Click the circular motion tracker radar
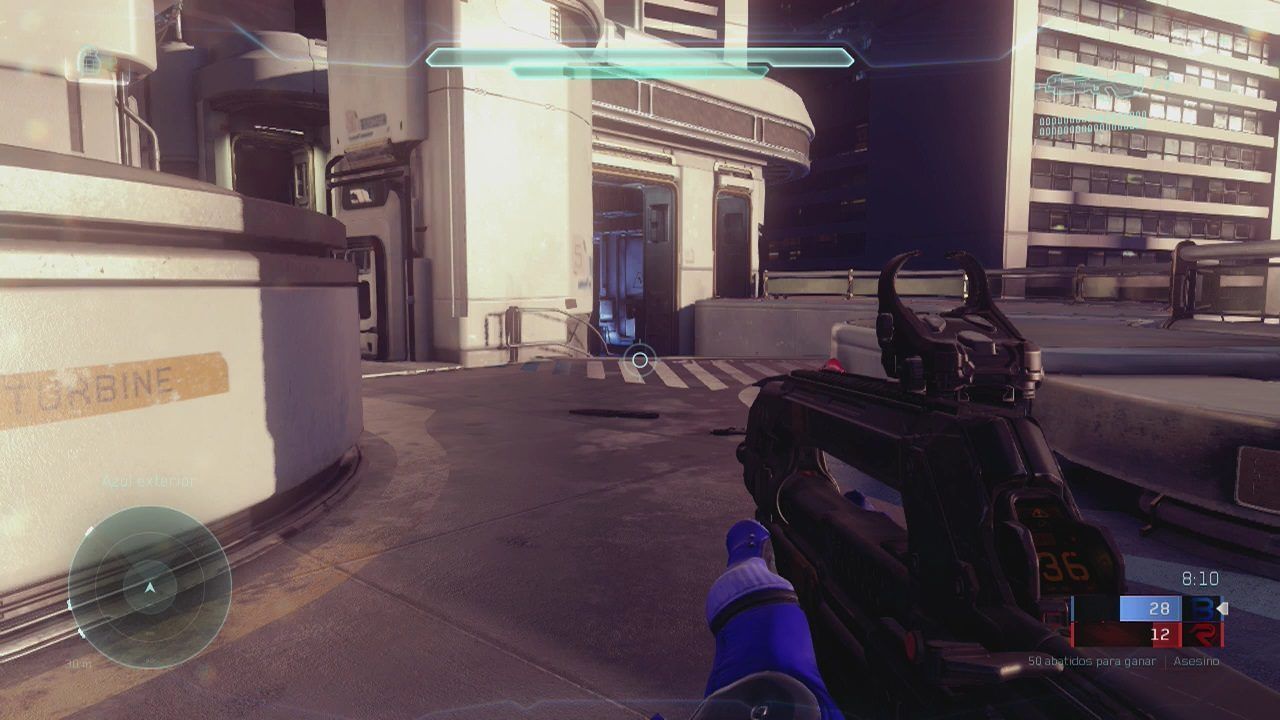Screen dimensions: 1280x720 (x=150, y=587)
